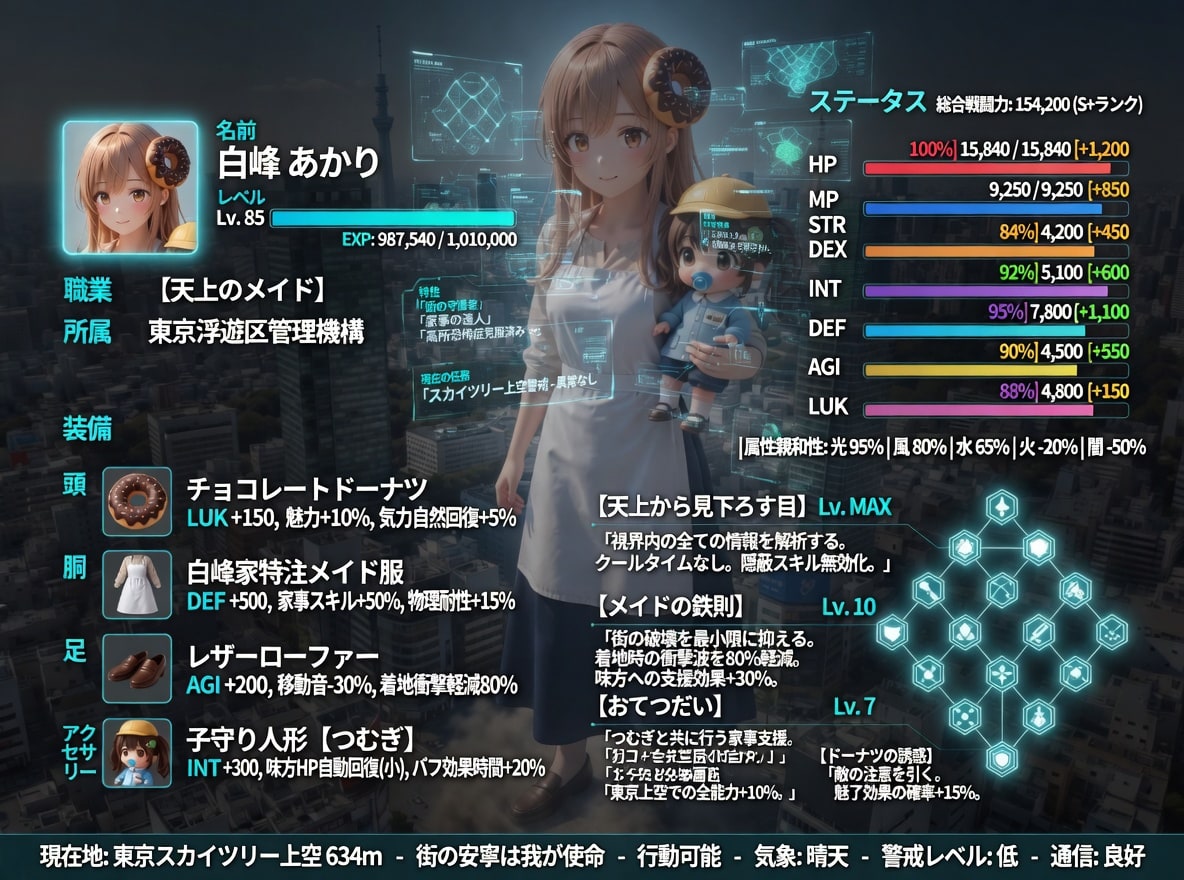View the 【おてつだい】 skill entry
Image resolution: width=1184 pixels, height=880 pixels.
point(660,707)
